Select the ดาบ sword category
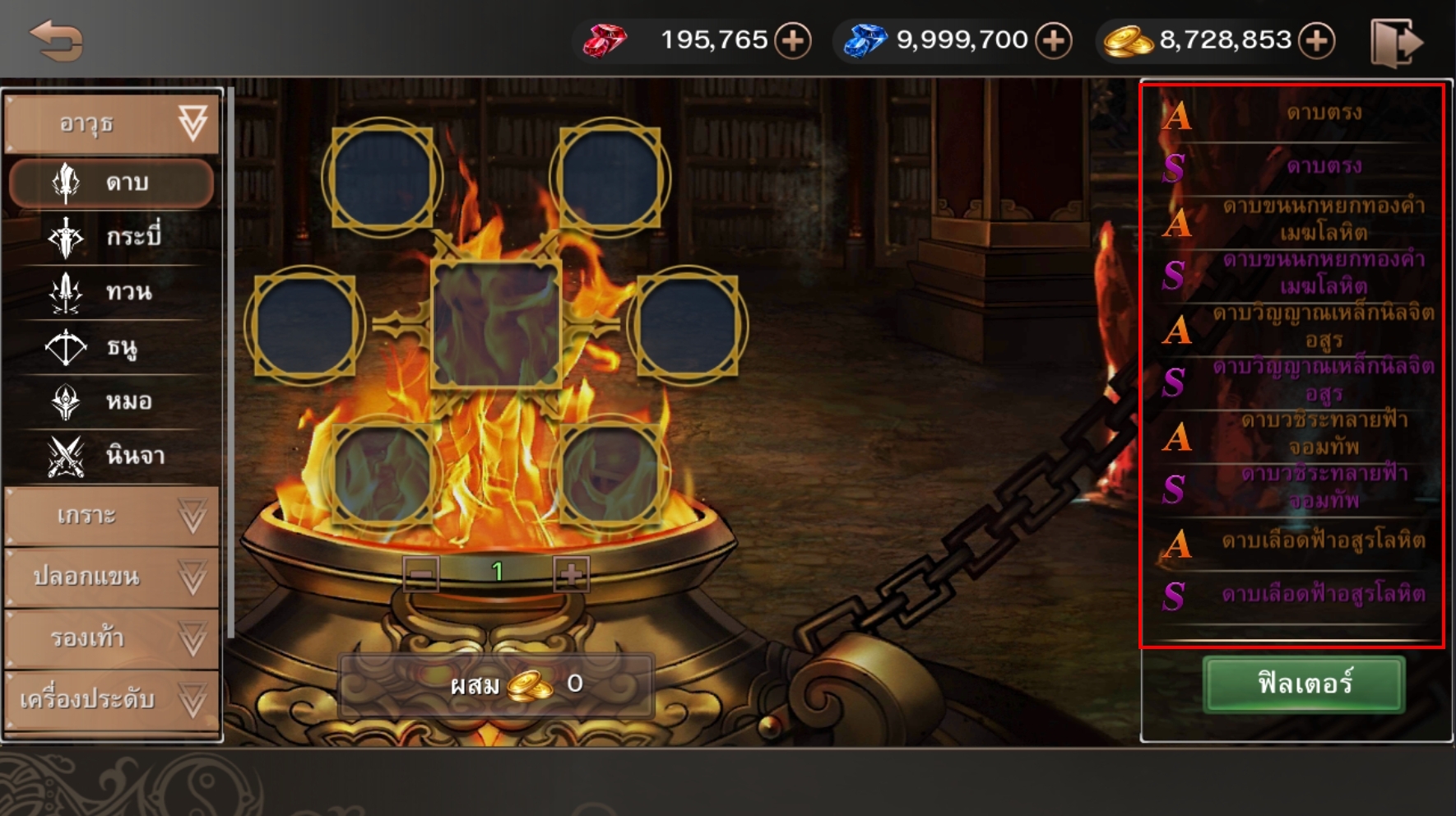This screenshot has width=1456, height=816. point(112,182)
